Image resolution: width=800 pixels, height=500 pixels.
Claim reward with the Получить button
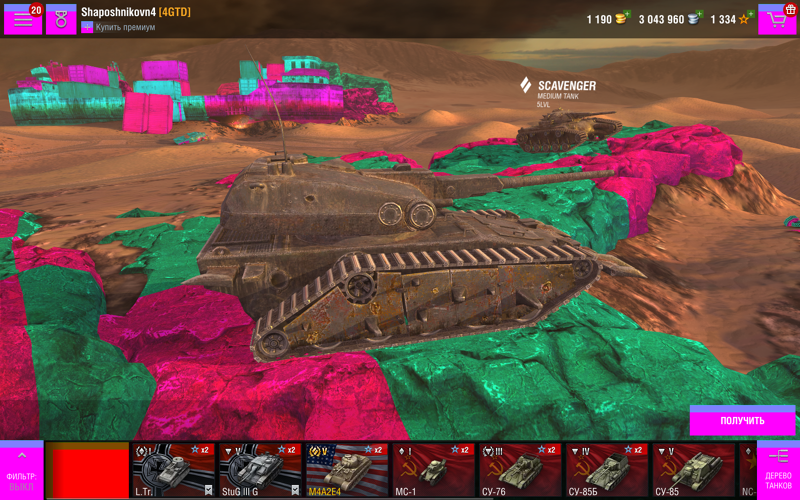point(742,420)
